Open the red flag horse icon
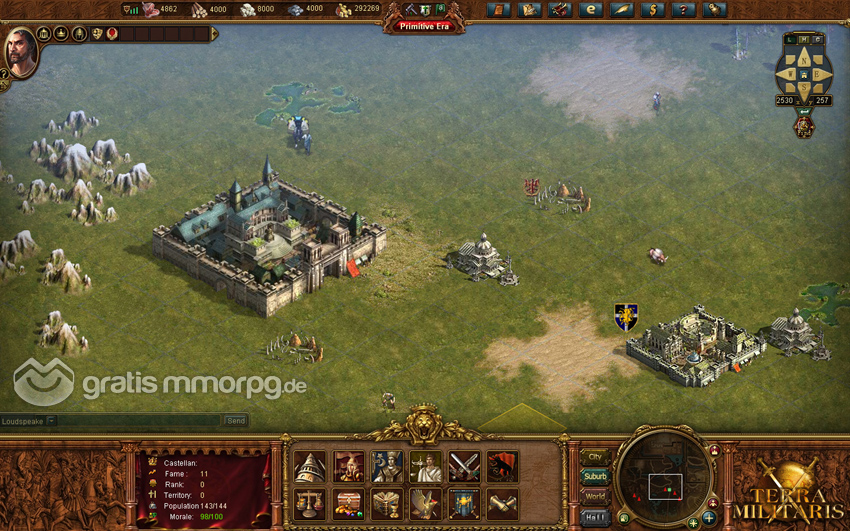This screenshot has height=531, width=850. point(502,467)
